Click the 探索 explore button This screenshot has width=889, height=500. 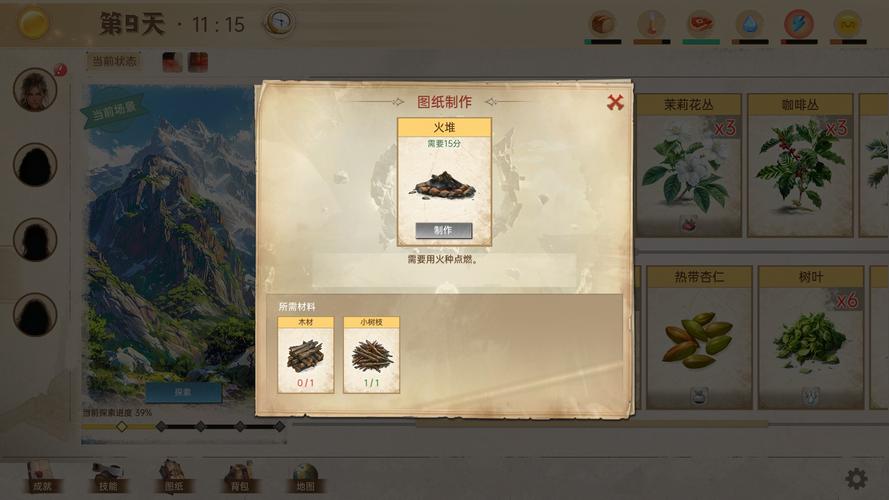click(183, 392)
